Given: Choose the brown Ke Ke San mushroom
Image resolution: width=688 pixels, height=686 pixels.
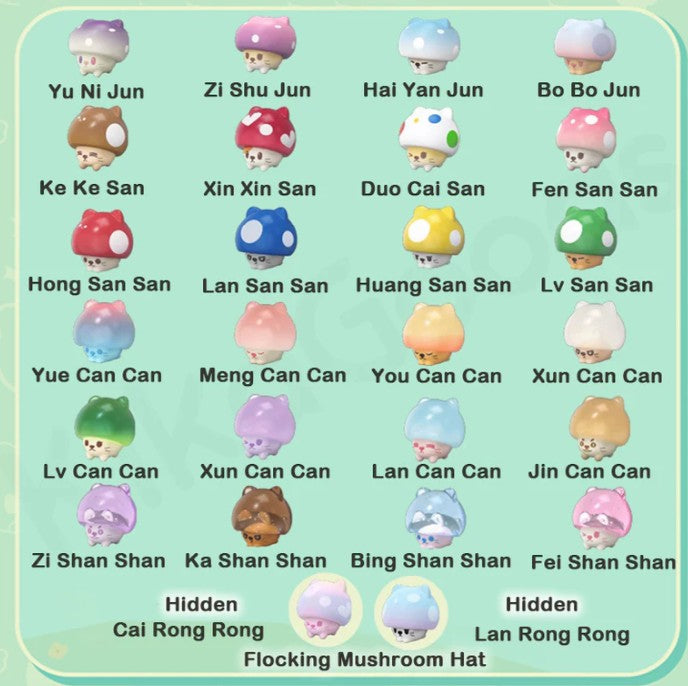Looking at the screenshot, I should (97, 140).
